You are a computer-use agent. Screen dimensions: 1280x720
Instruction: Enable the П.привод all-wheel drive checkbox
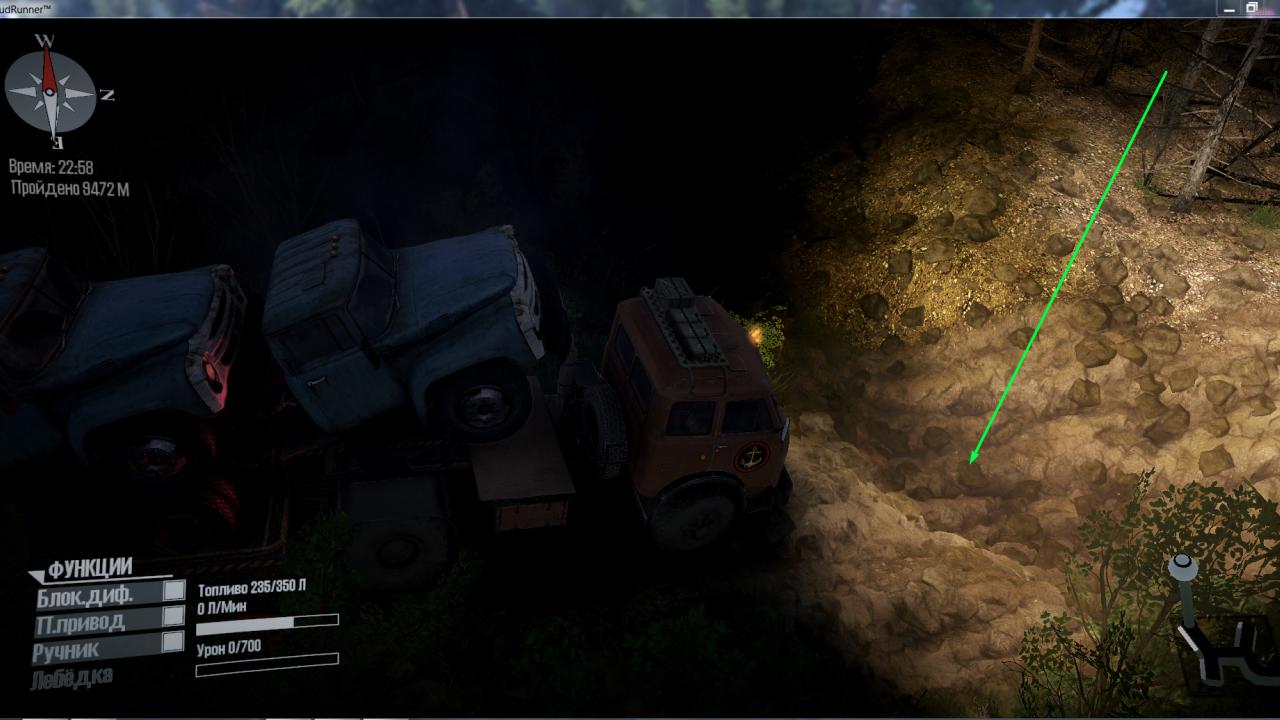click(174, 616)
